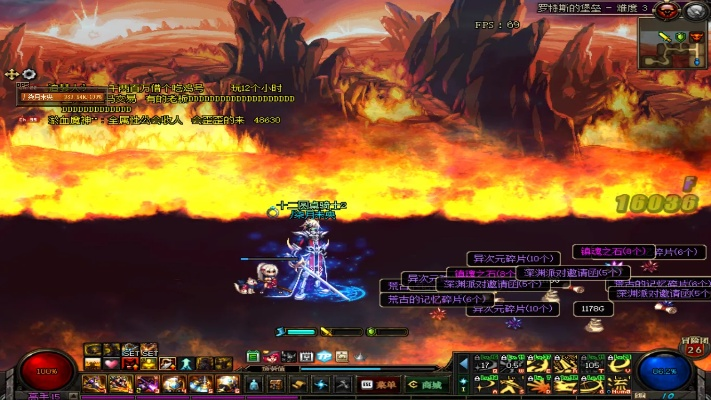Click the red boss skull icon

click(667, 10)
